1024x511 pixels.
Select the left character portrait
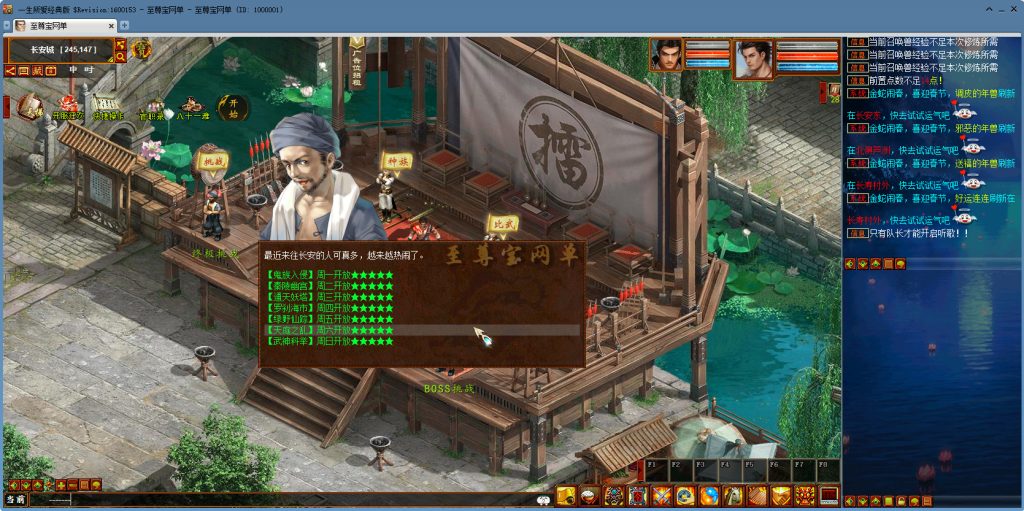667,56
